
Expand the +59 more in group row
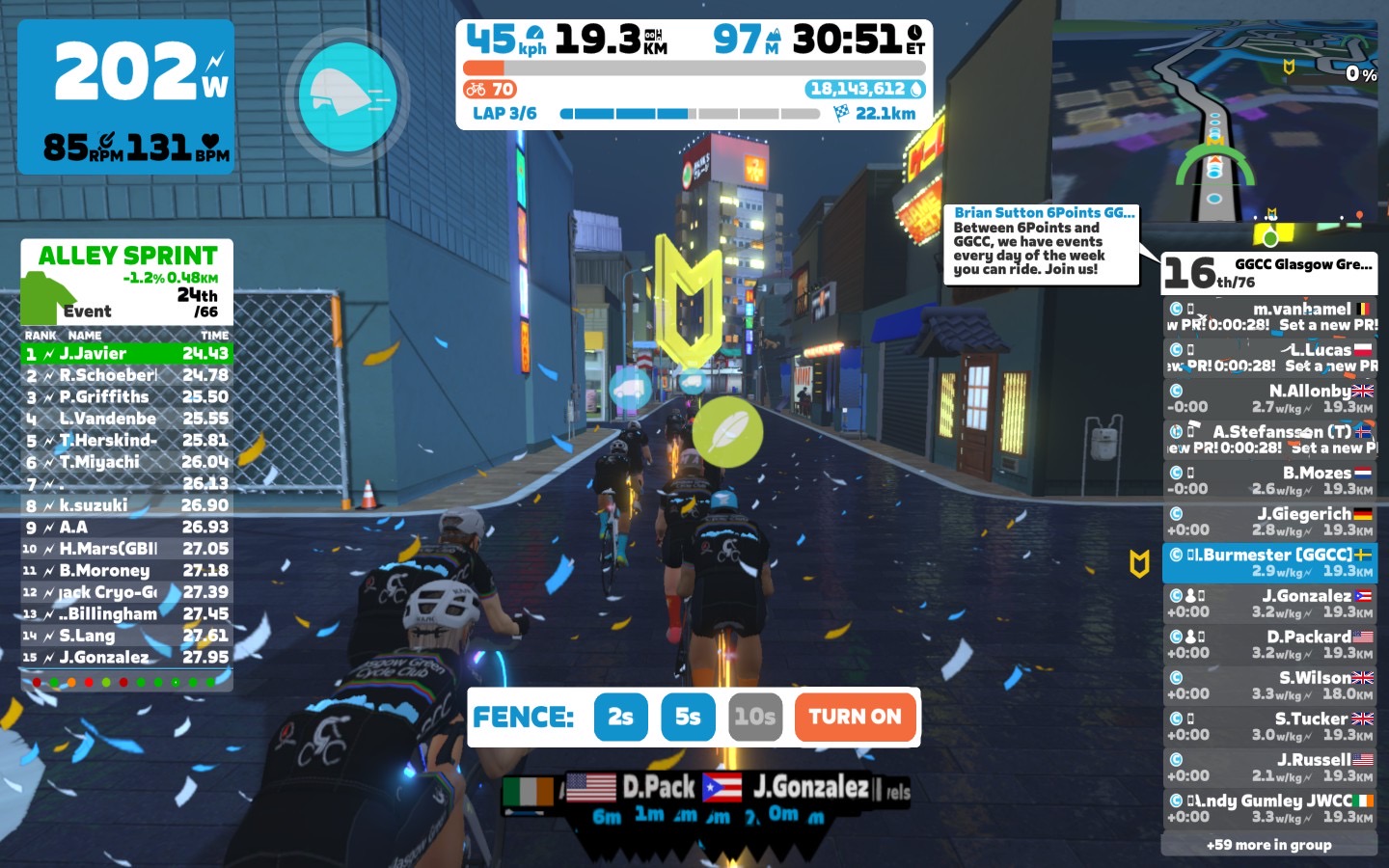pyautogui.click(x=1269, y=845)
